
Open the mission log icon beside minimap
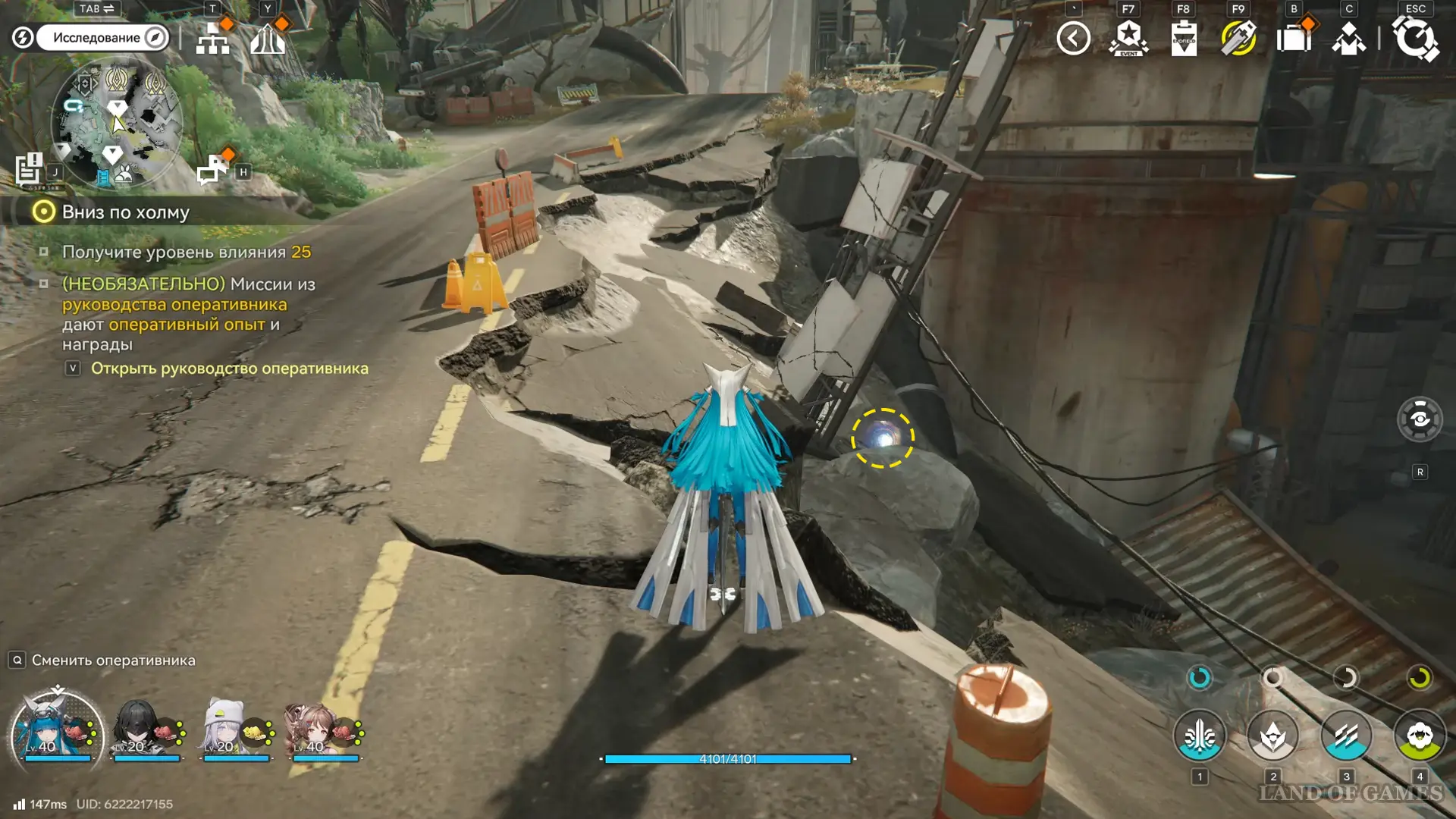click(29, 169)
